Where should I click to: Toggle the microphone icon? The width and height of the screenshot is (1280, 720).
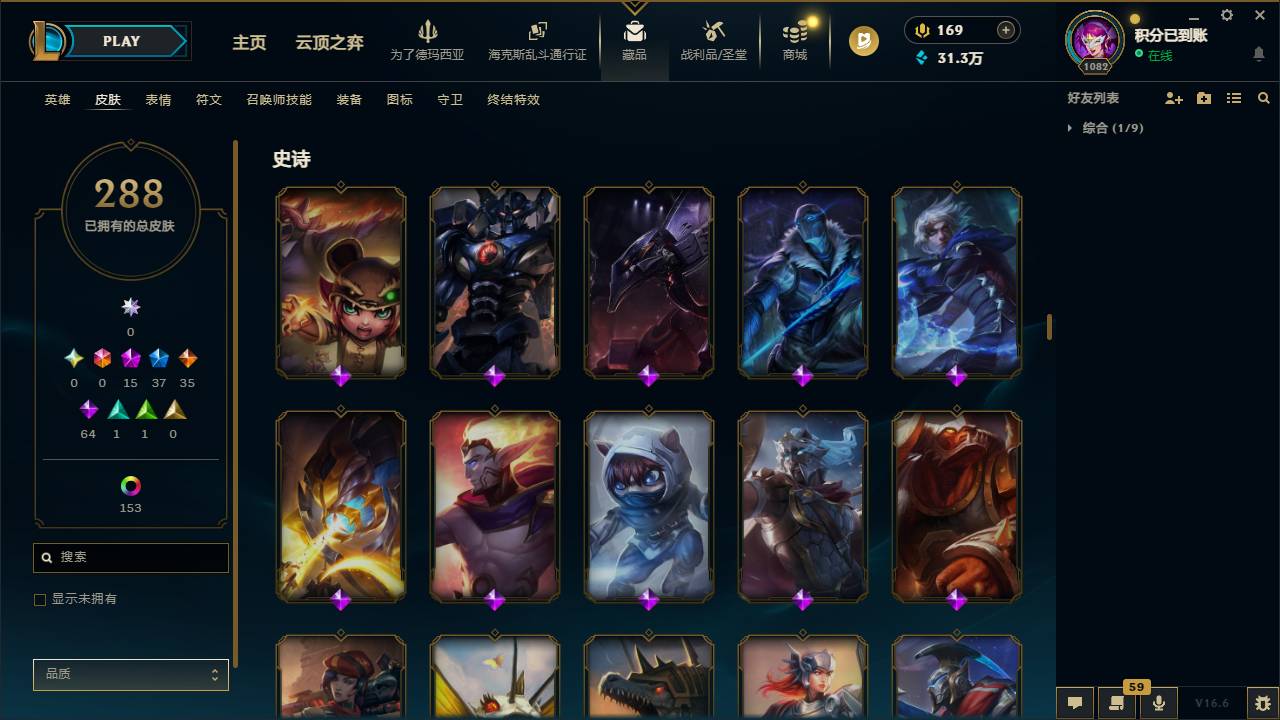[x=1158, y=703]
